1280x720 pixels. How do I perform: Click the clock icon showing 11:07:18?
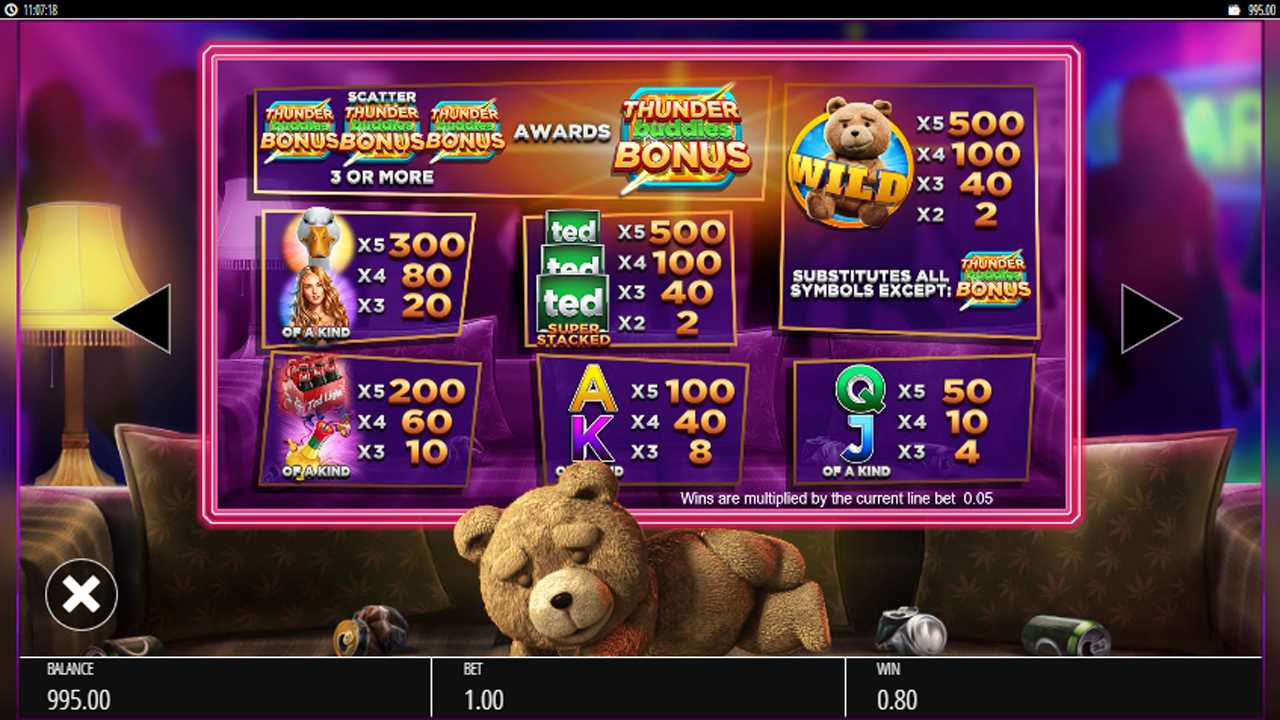[10, 8]
